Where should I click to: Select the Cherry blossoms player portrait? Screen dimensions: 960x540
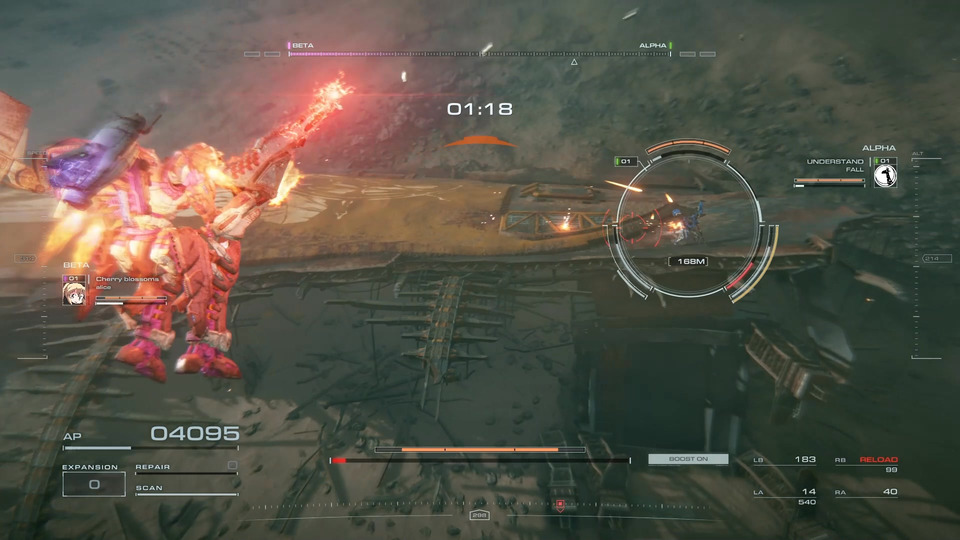pyautogui.click(x=73, y=293)
